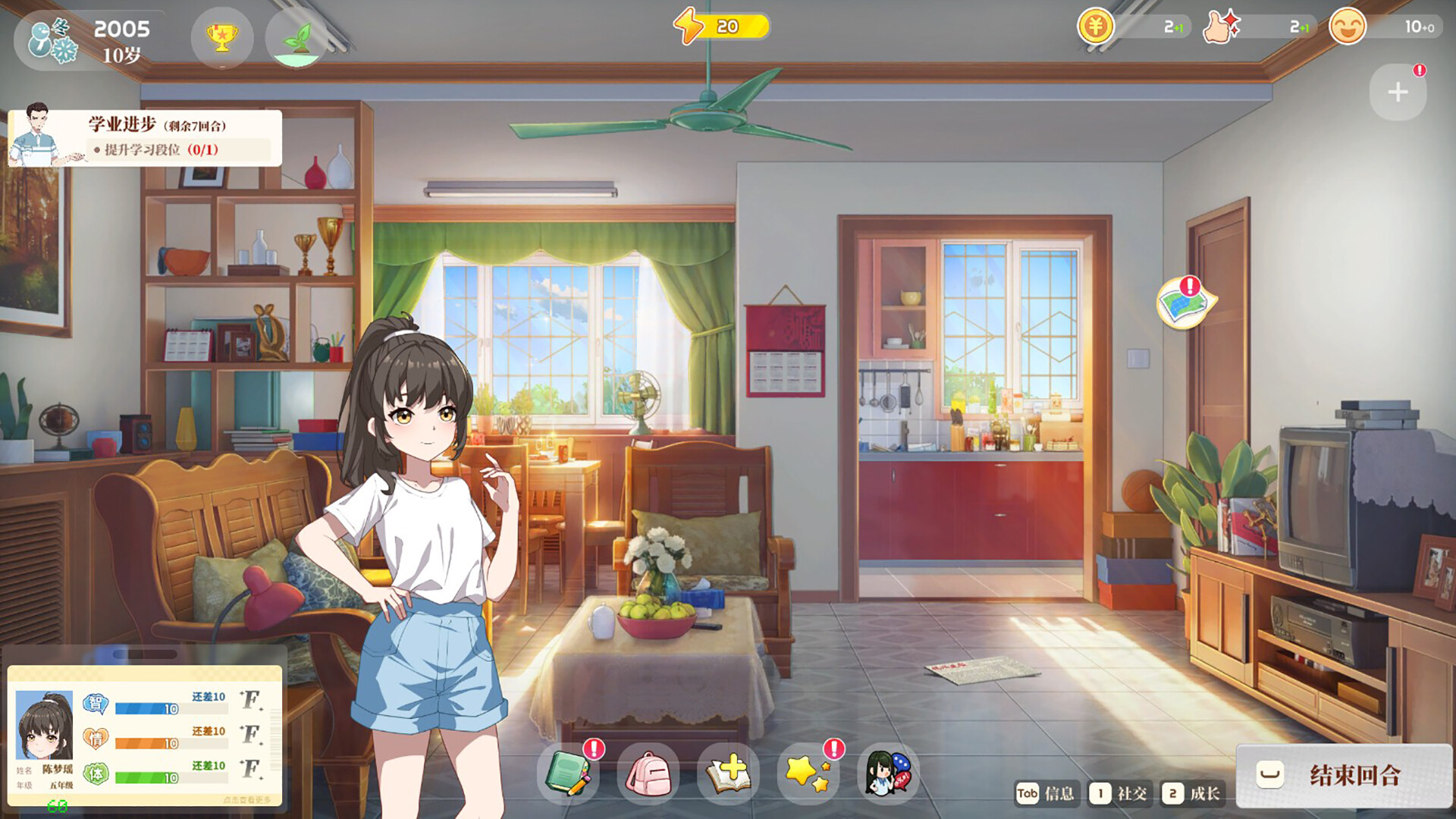Open the 信息 Tab panel
Viewport: 1456px width, 819px height.
1050,794
